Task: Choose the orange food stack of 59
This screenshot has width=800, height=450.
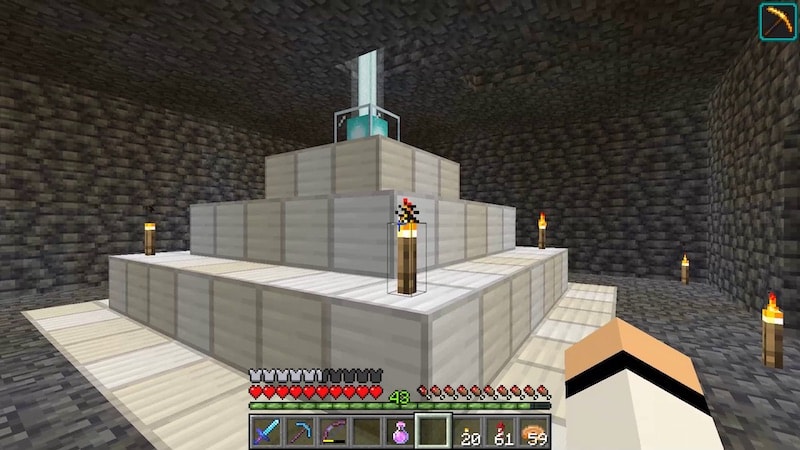Action: click(x=535, y=432)
